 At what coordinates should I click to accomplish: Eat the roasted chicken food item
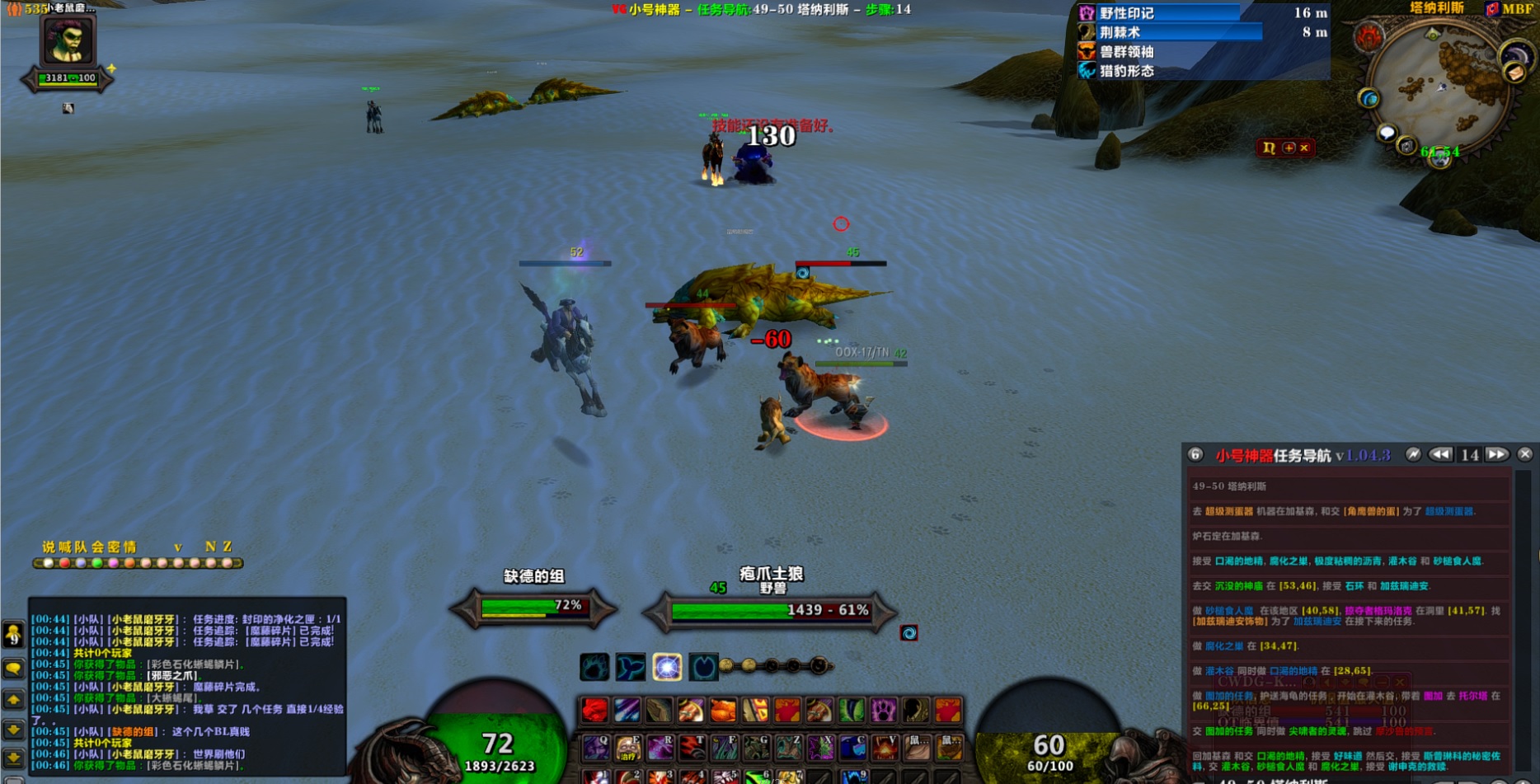pyautogui.click(x=723, y=710)
